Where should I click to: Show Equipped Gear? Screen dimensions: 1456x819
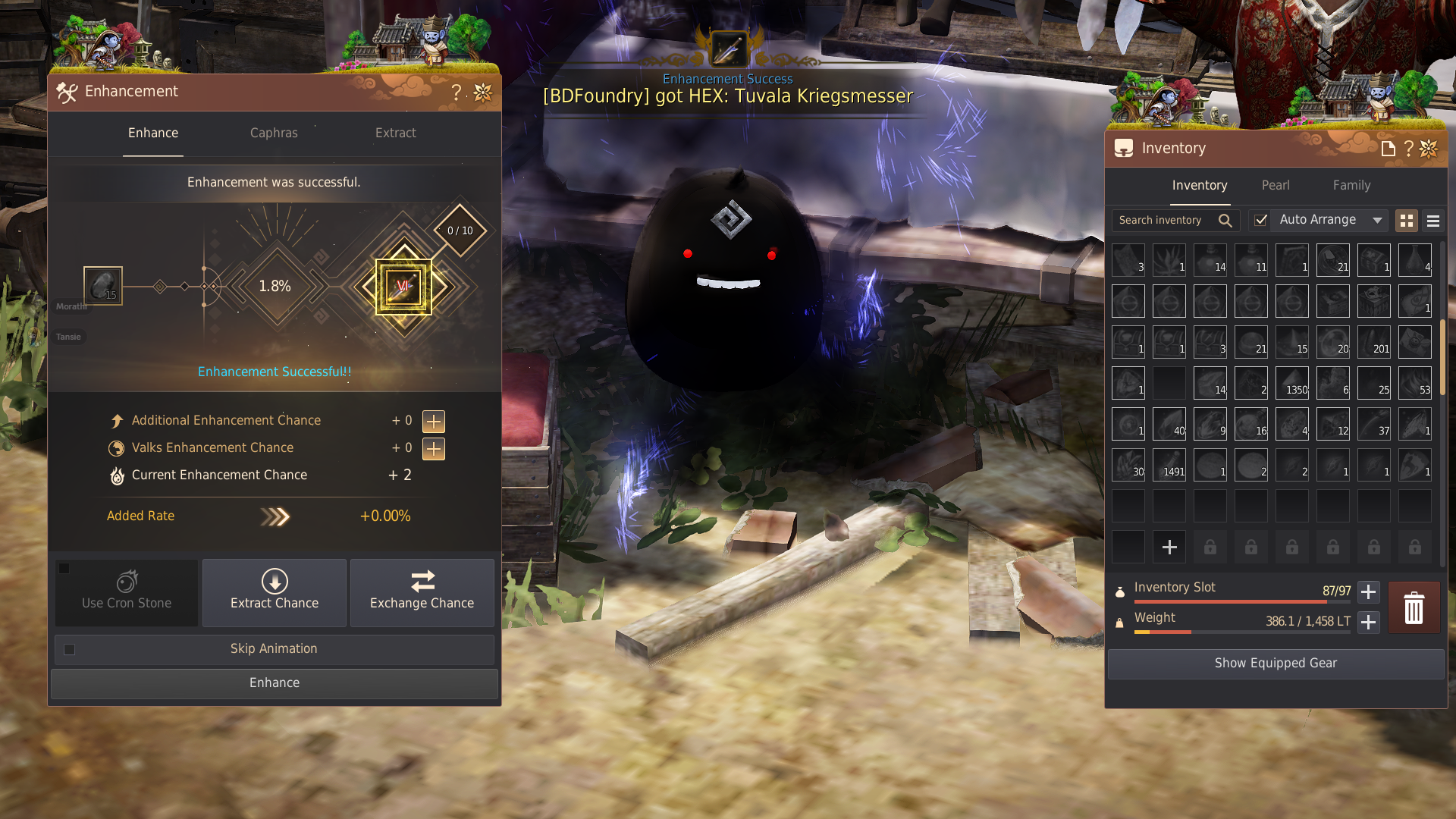1276,663
